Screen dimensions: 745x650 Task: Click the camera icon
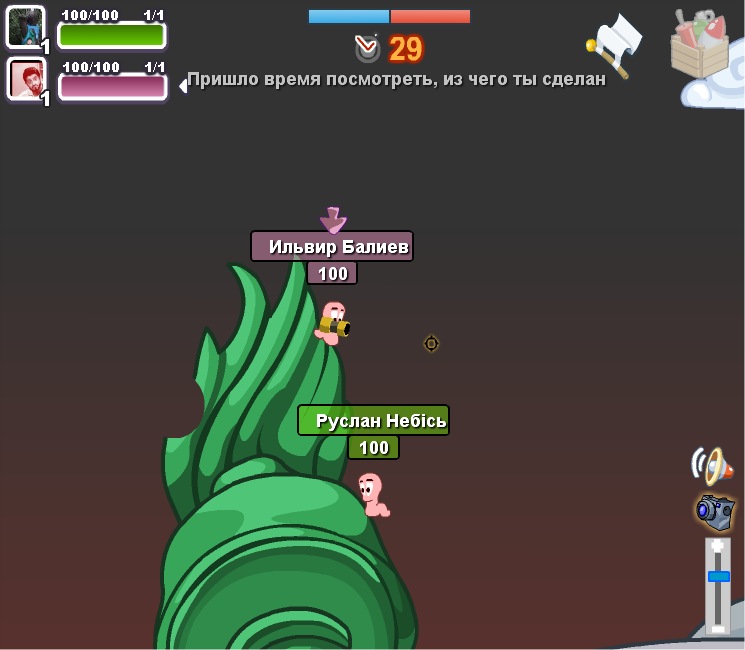715,511
